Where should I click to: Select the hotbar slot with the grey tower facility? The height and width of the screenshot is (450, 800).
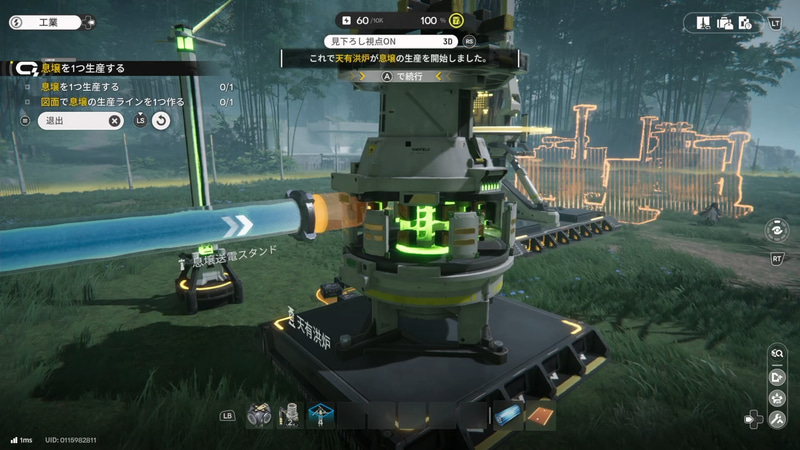(x=291, y=414)
